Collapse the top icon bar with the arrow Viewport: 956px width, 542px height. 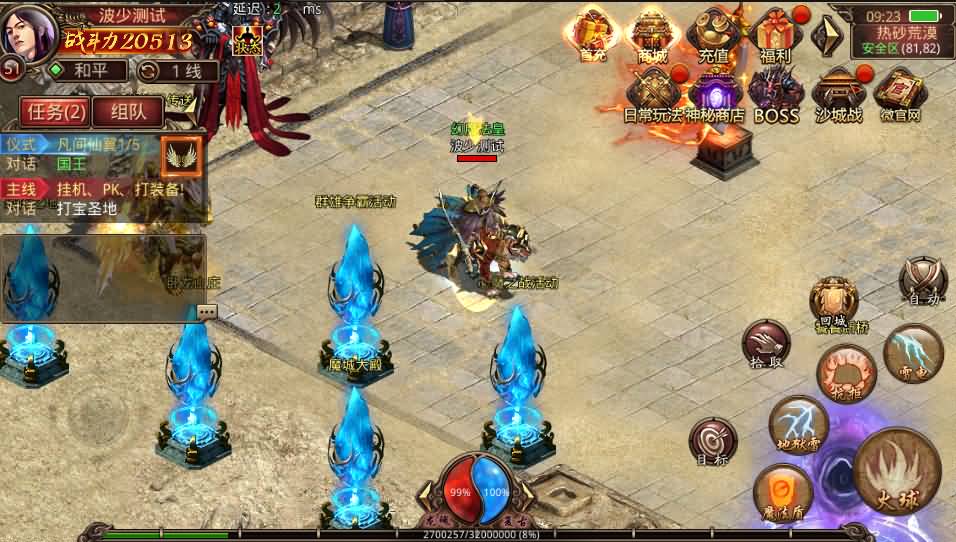point(826,36)
